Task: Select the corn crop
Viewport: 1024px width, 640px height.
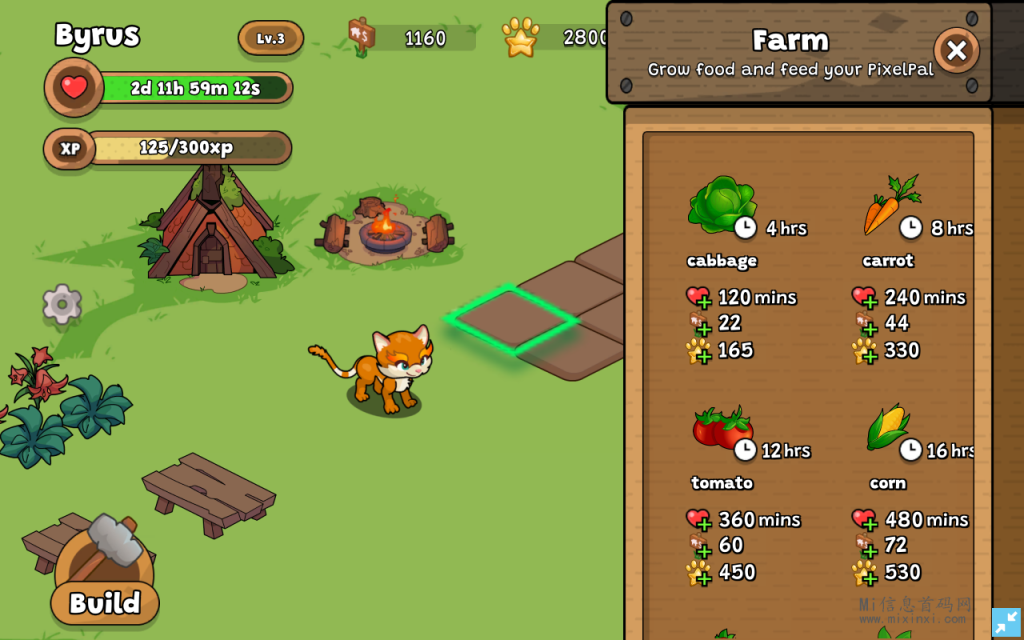Action: coord(888,428)
